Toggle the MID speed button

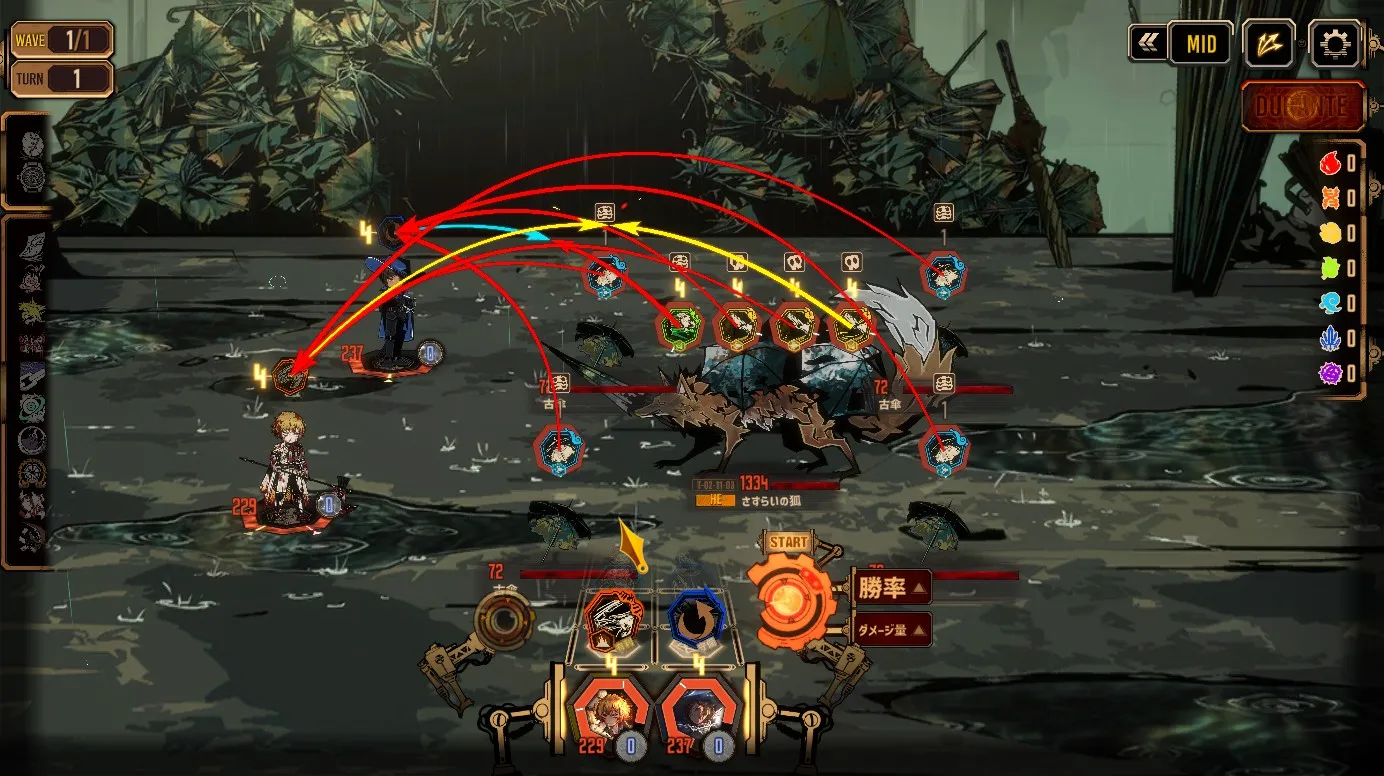pyautogui.click(x=1200, y=44)
